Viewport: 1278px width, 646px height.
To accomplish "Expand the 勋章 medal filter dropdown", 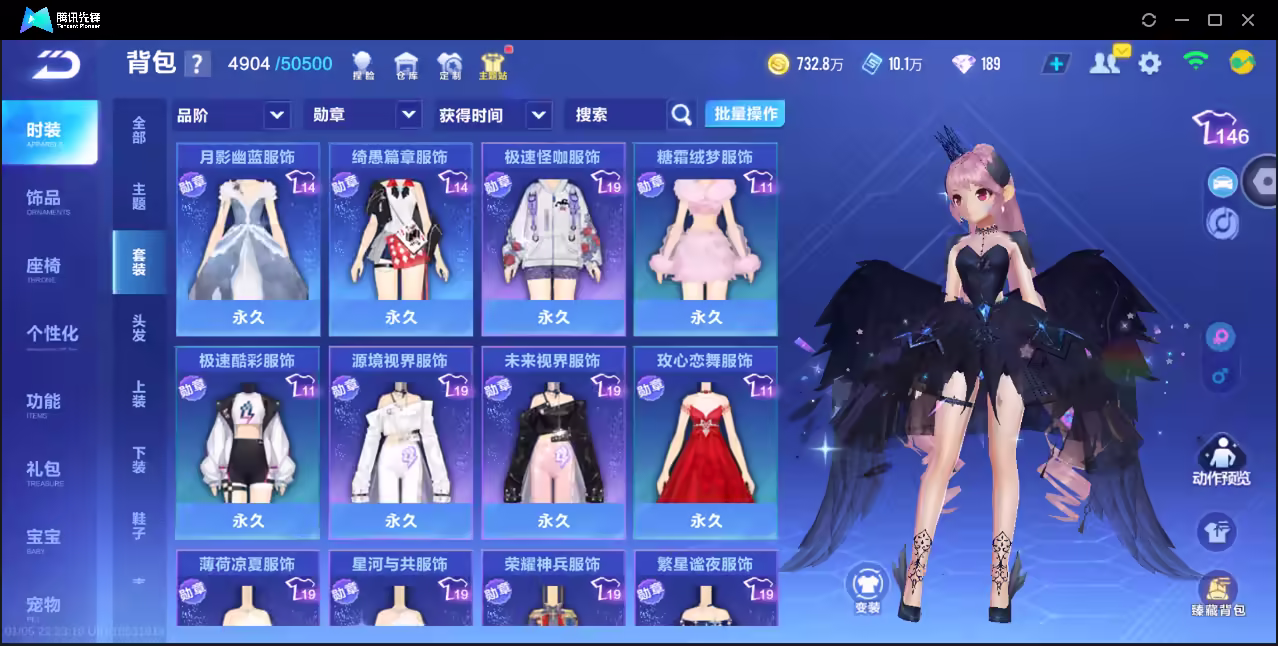I will pyautogui.click(x=362, y=115).
